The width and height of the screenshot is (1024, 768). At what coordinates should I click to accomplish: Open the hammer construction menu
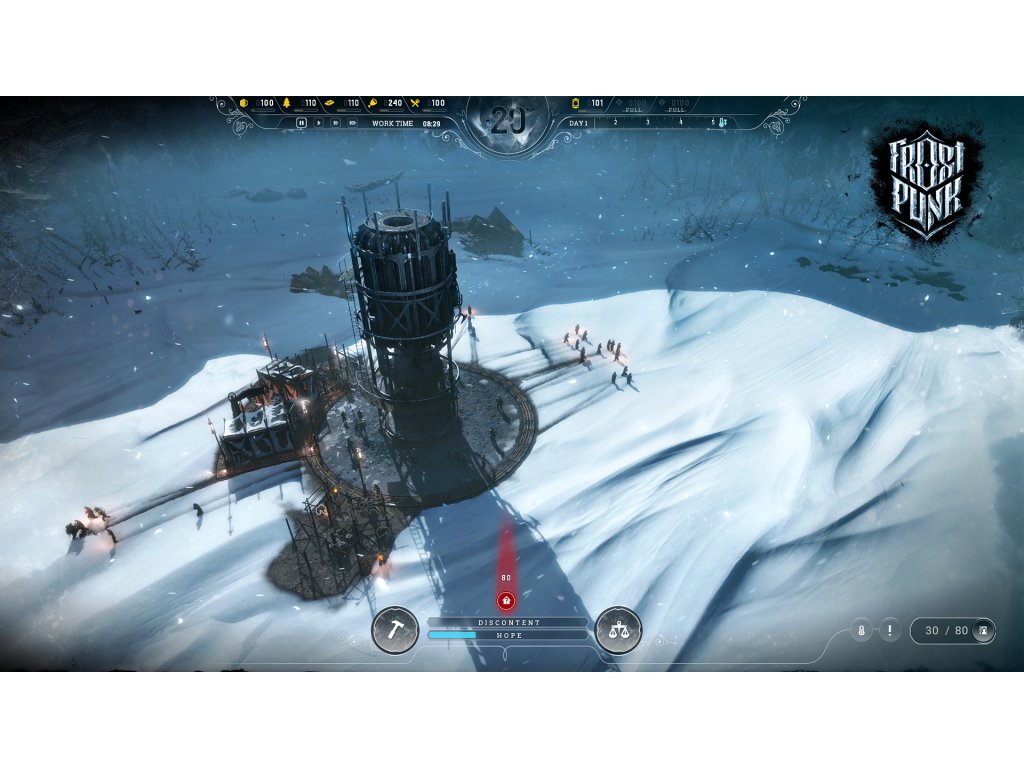click(x=395, y=630)
